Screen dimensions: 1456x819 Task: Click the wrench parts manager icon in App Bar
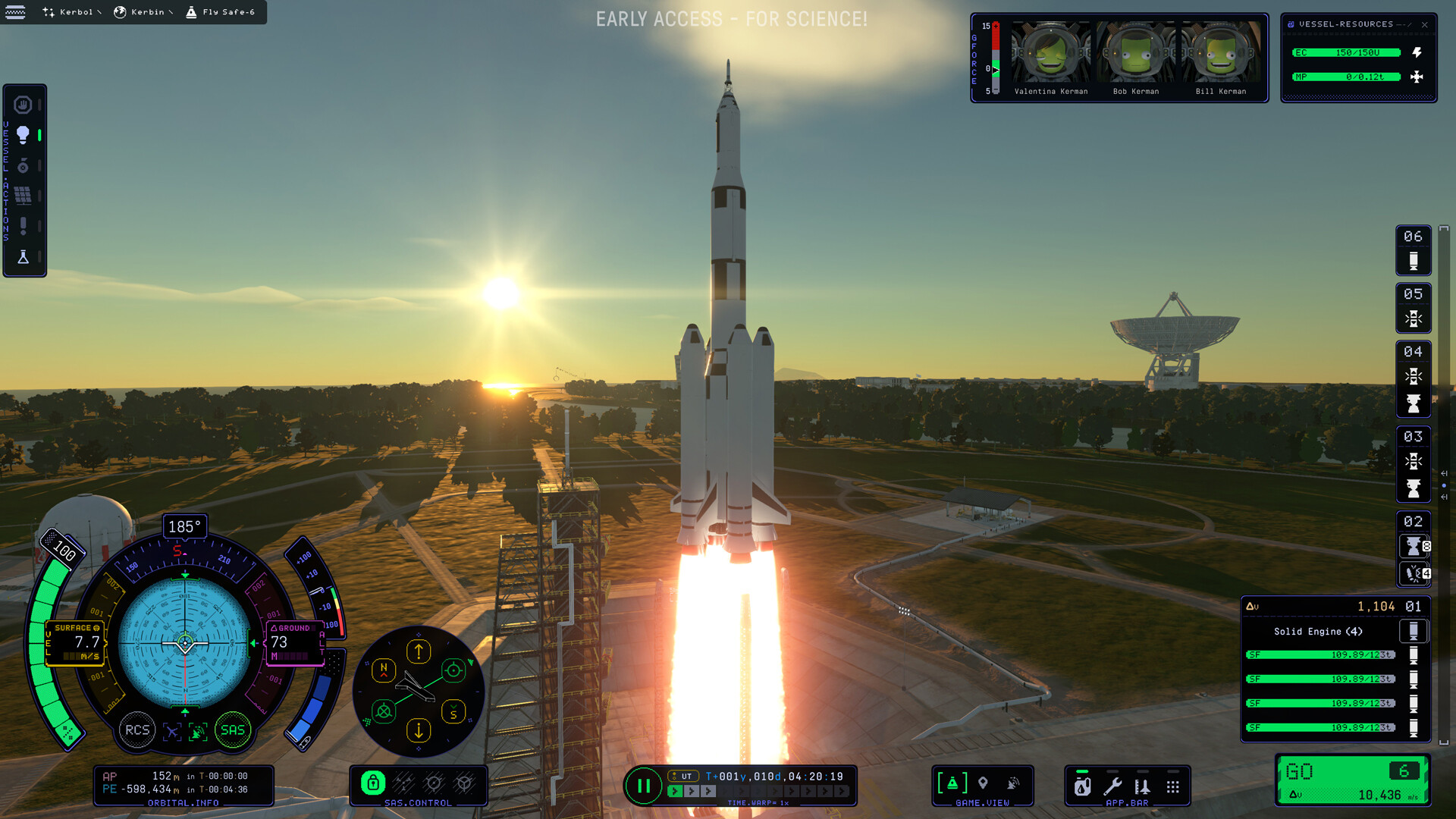[x=1113, y=787]
